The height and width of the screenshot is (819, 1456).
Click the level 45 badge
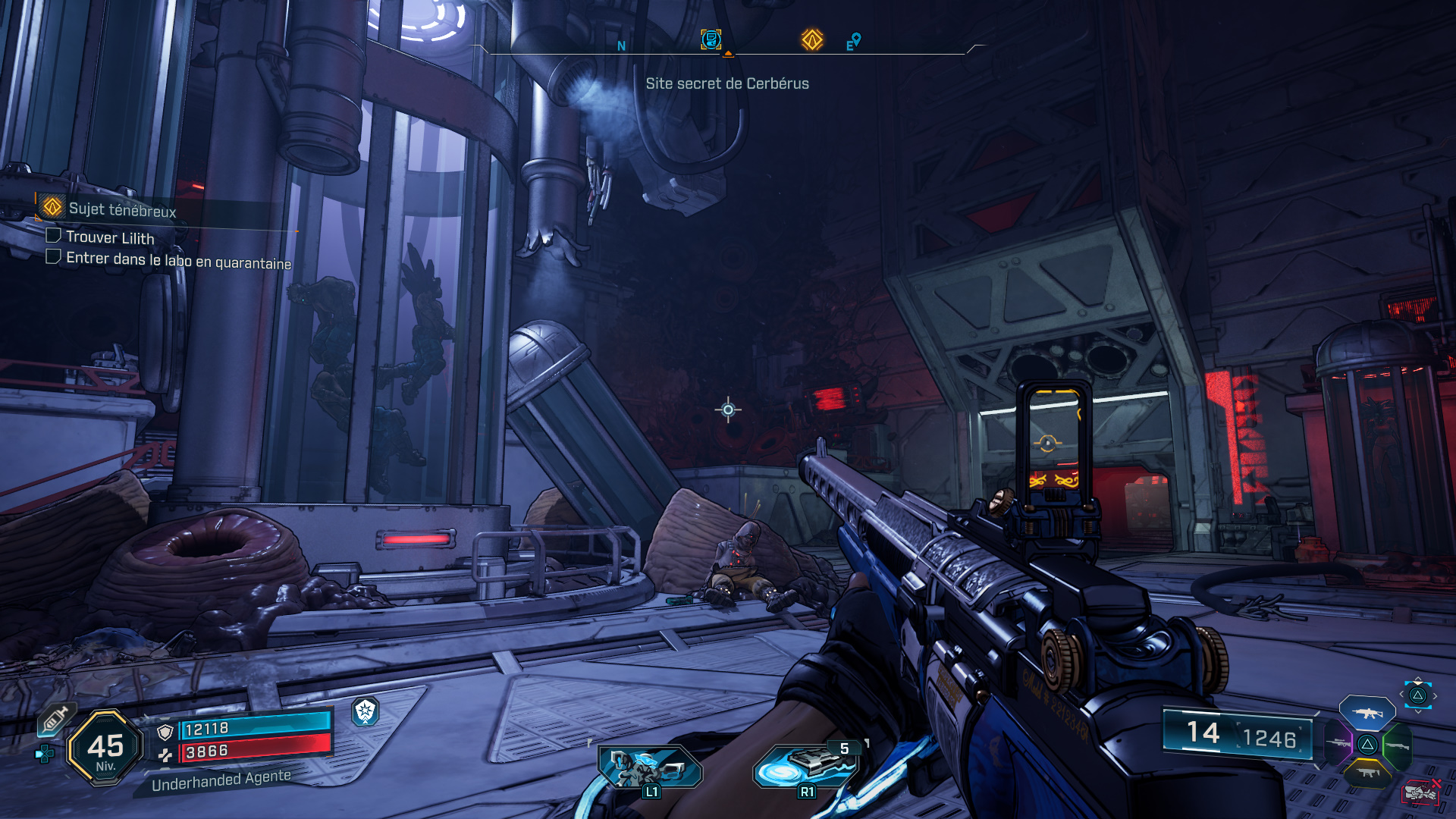tap(105, 748)
